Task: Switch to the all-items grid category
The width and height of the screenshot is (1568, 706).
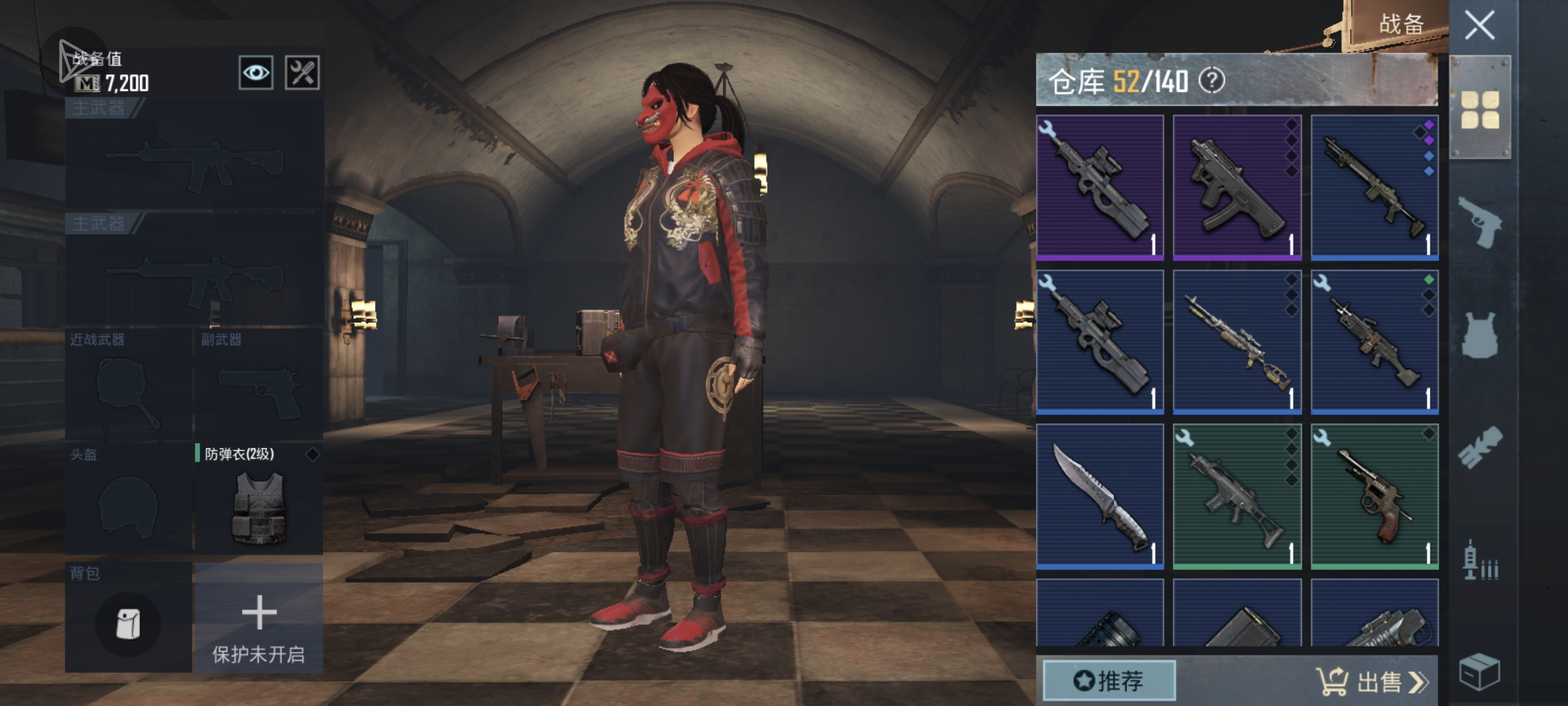Action: [x=1480, y=109]
